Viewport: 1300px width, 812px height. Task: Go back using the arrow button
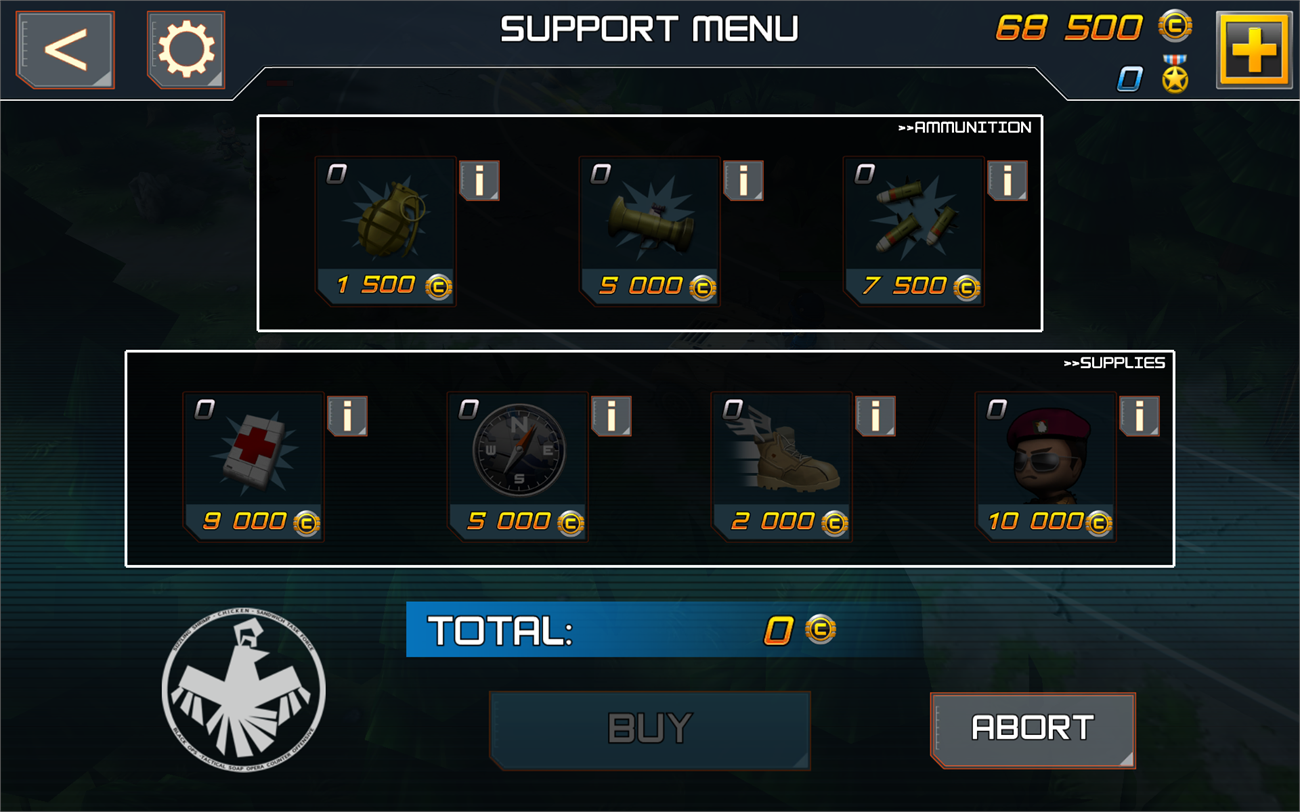click(x=65, y=49)
